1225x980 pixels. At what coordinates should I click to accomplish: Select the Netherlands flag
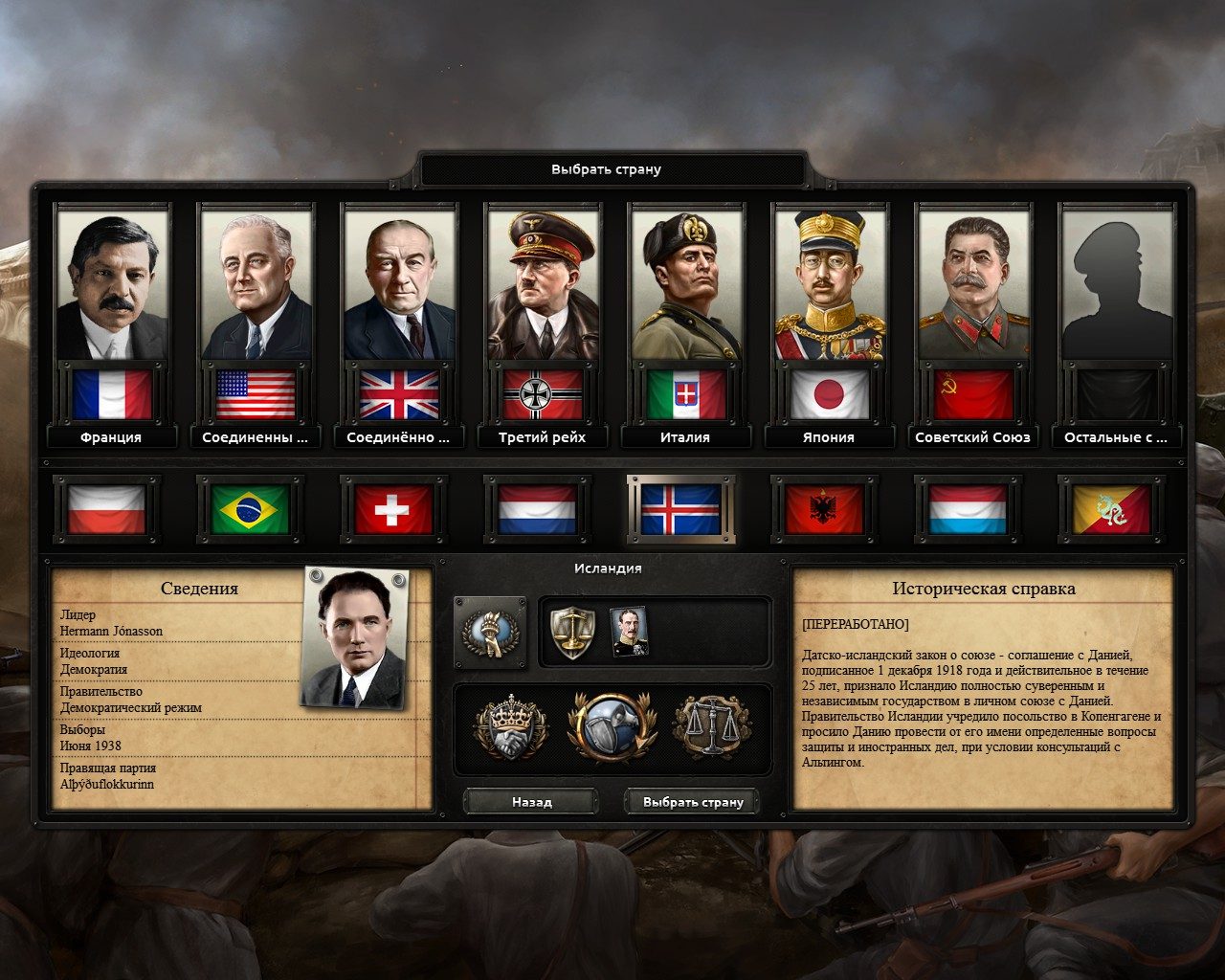point(536,510)
